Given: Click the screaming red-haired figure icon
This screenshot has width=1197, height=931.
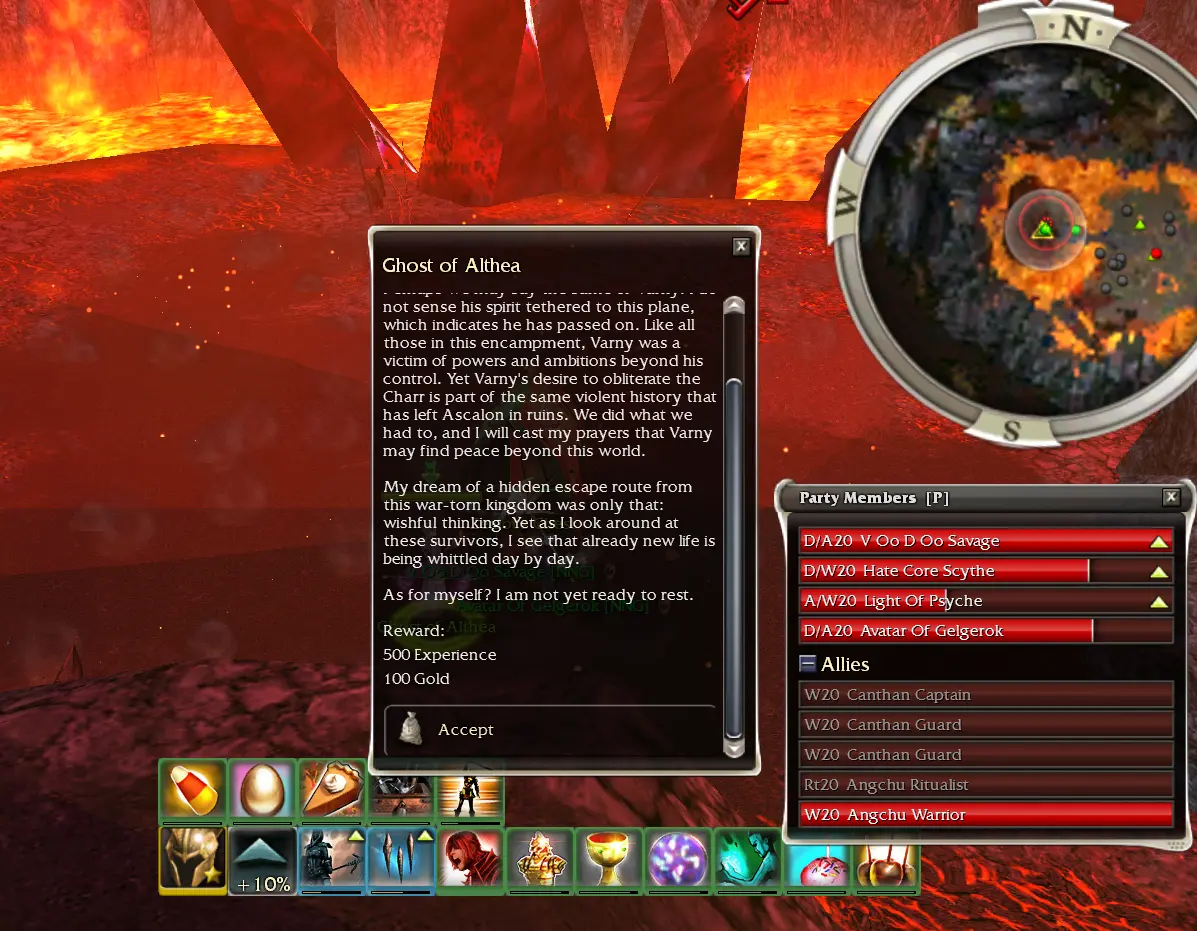Looking at the screenshot, I should click(x=469, y=860).
